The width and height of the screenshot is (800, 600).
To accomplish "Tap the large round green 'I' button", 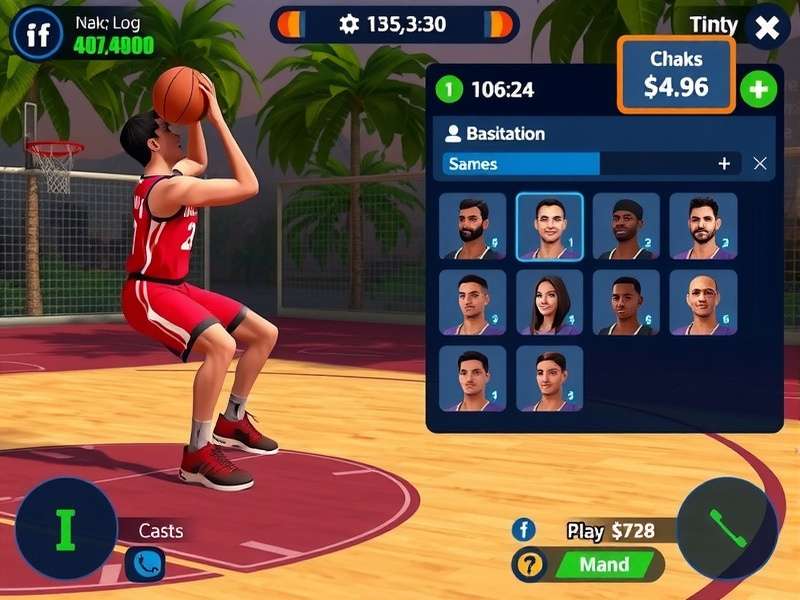I will pos(66,529).
